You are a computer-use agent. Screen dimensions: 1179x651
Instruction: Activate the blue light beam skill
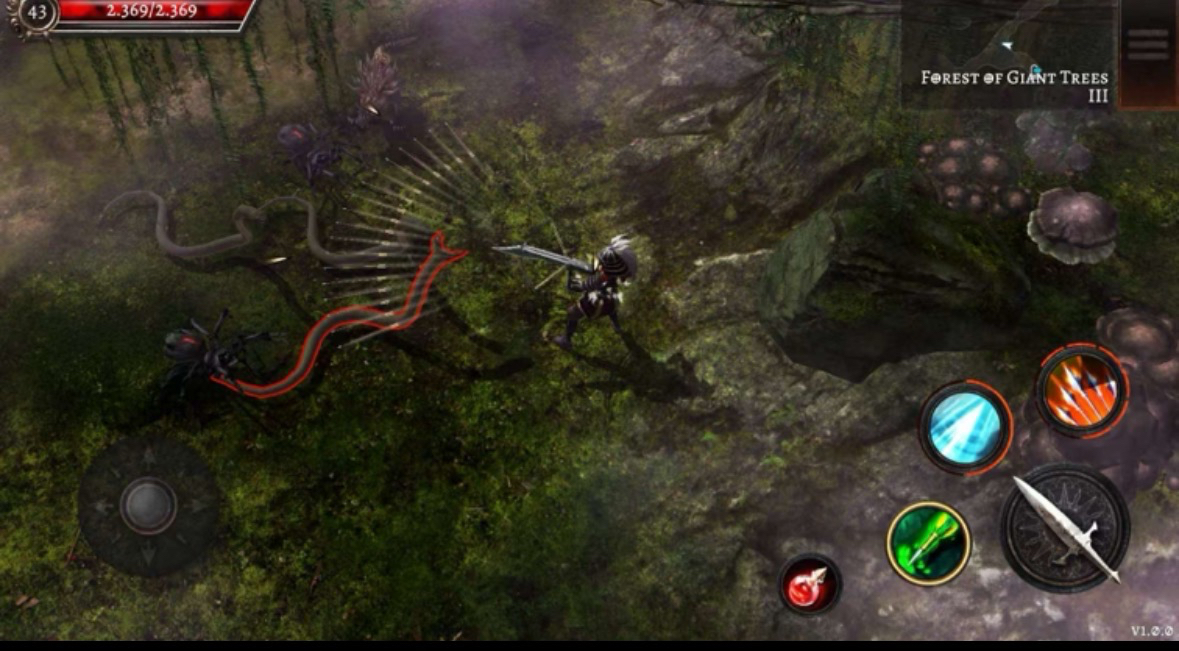pos(964,428)
